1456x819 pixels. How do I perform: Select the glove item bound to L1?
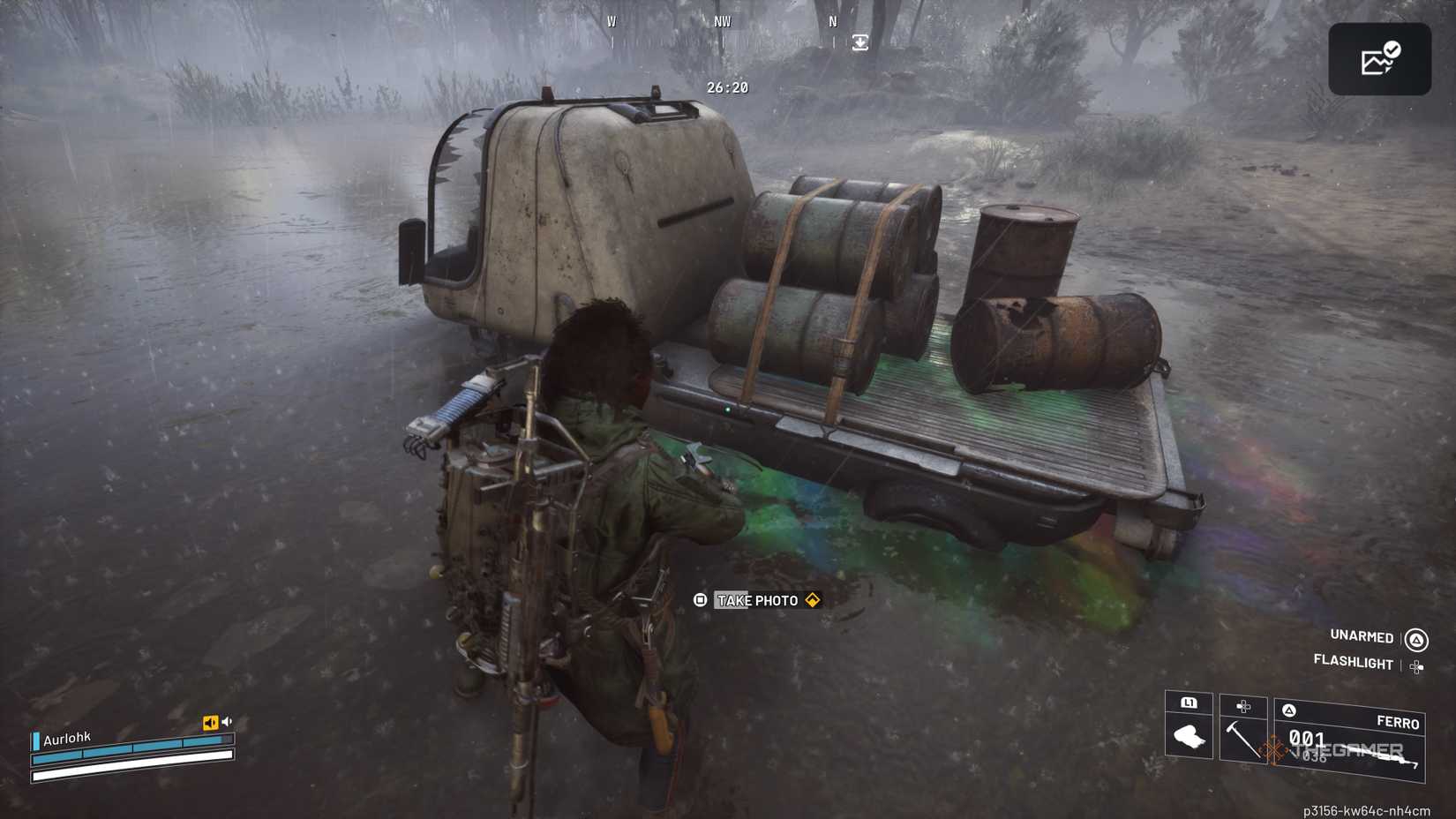point(1191,737)
